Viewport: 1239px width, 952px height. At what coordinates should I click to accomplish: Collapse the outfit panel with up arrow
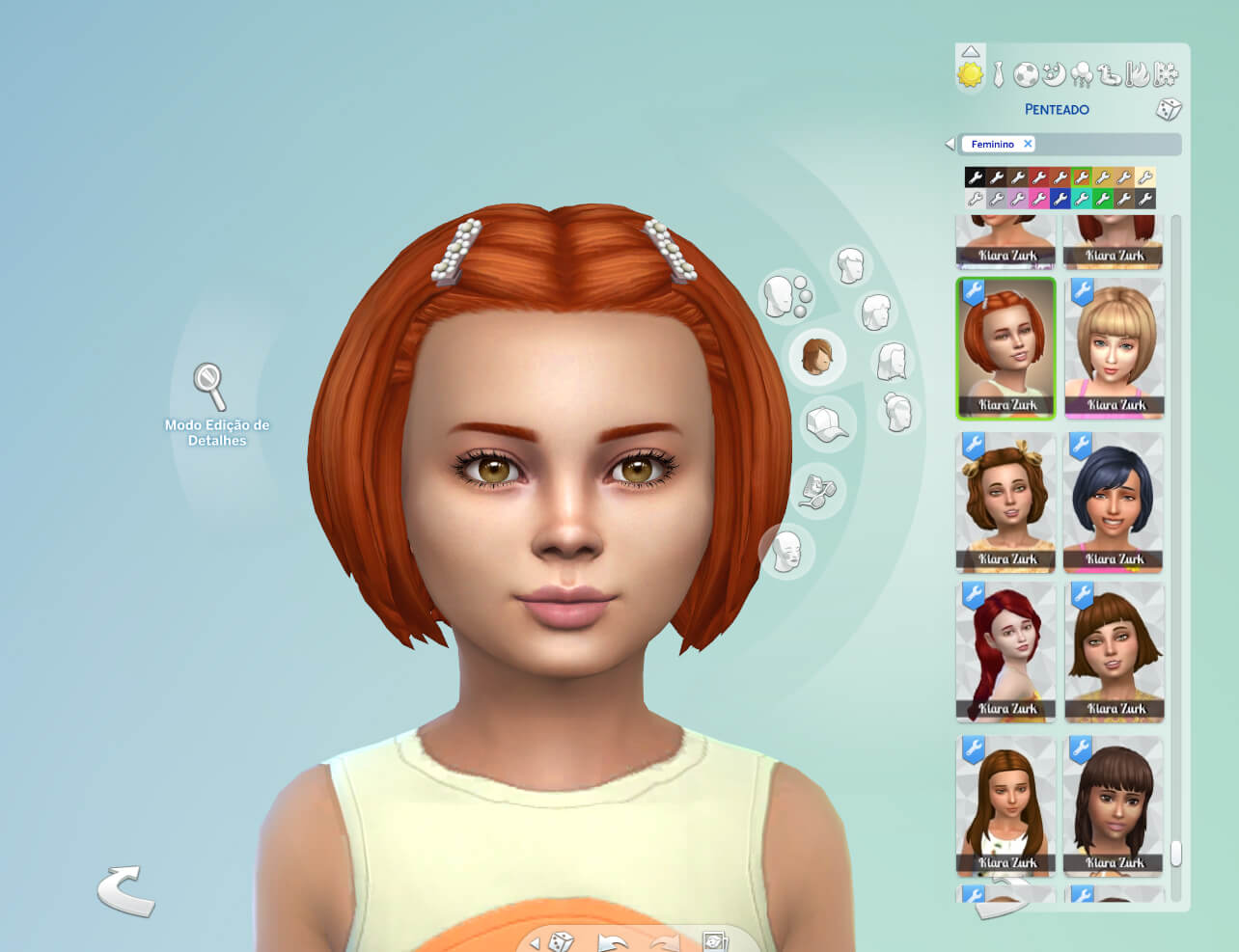971,52
